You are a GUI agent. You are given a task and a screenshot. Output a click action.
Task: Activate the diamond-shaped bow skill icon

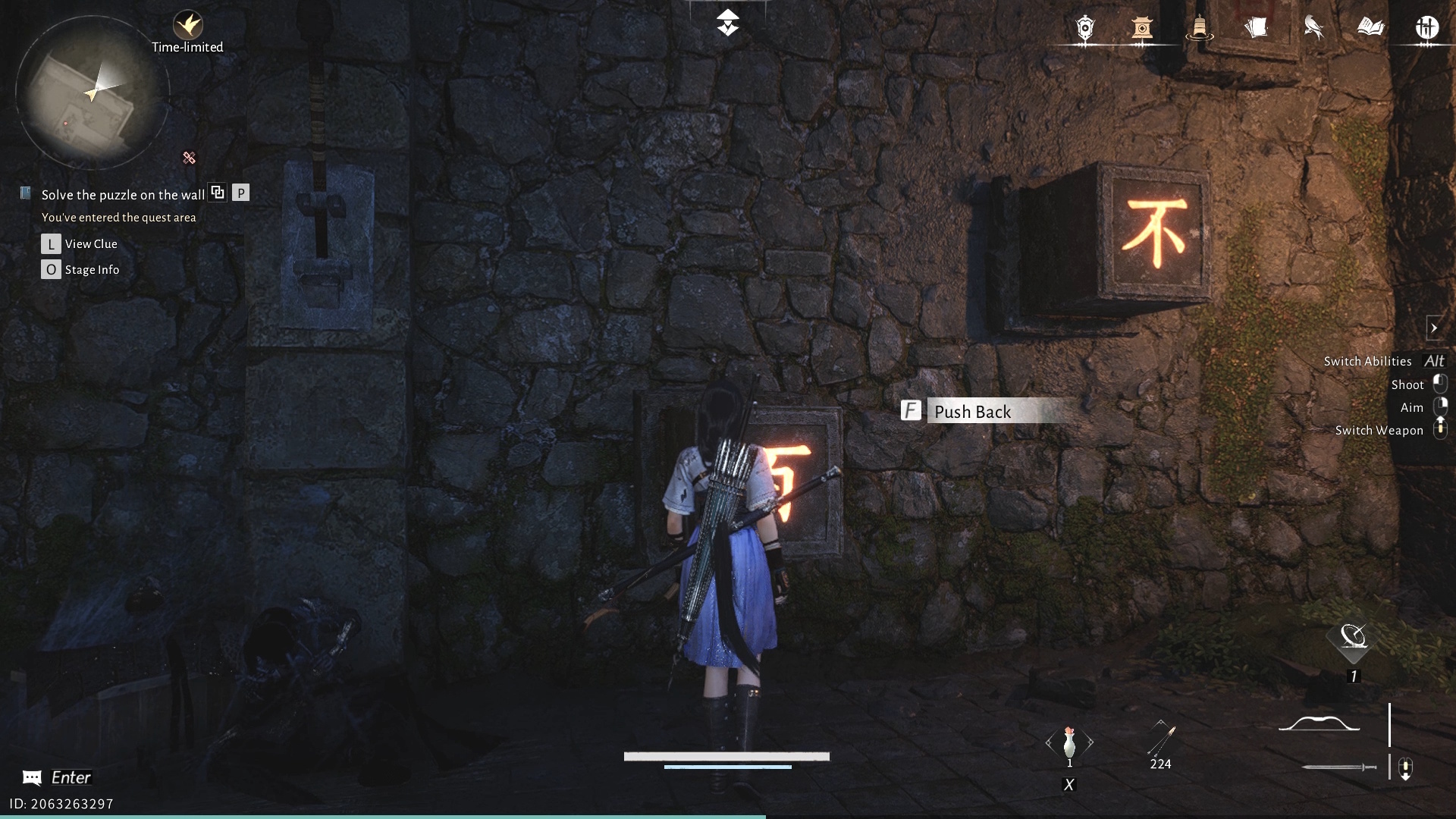[x=1354, y=639]
